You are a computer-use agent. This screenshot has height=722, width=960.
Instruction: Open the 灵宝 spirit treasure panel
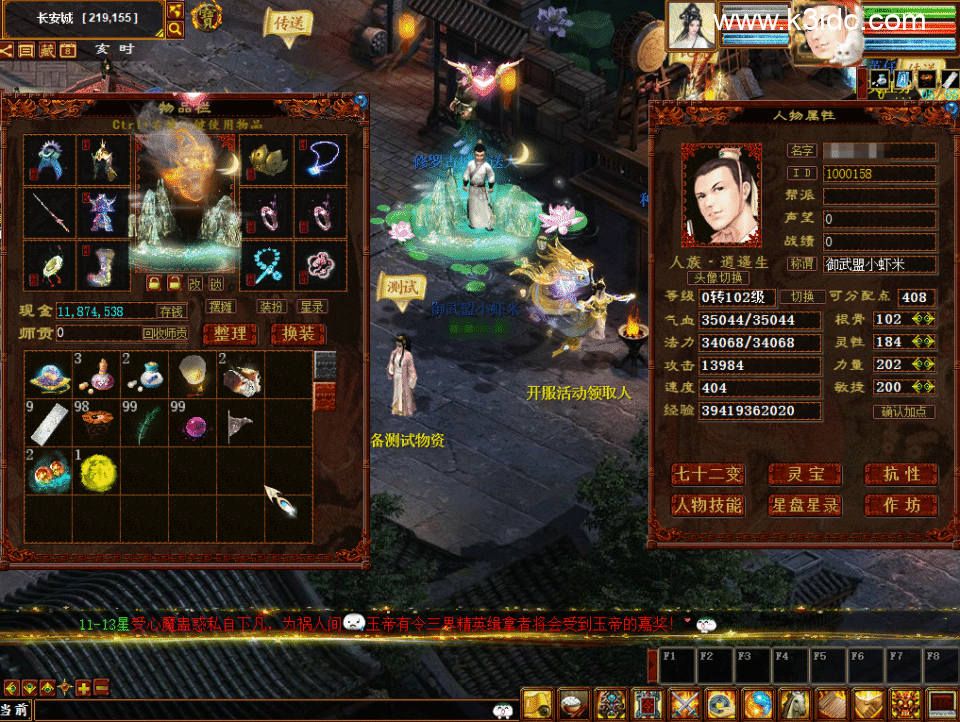click(805, 475)
